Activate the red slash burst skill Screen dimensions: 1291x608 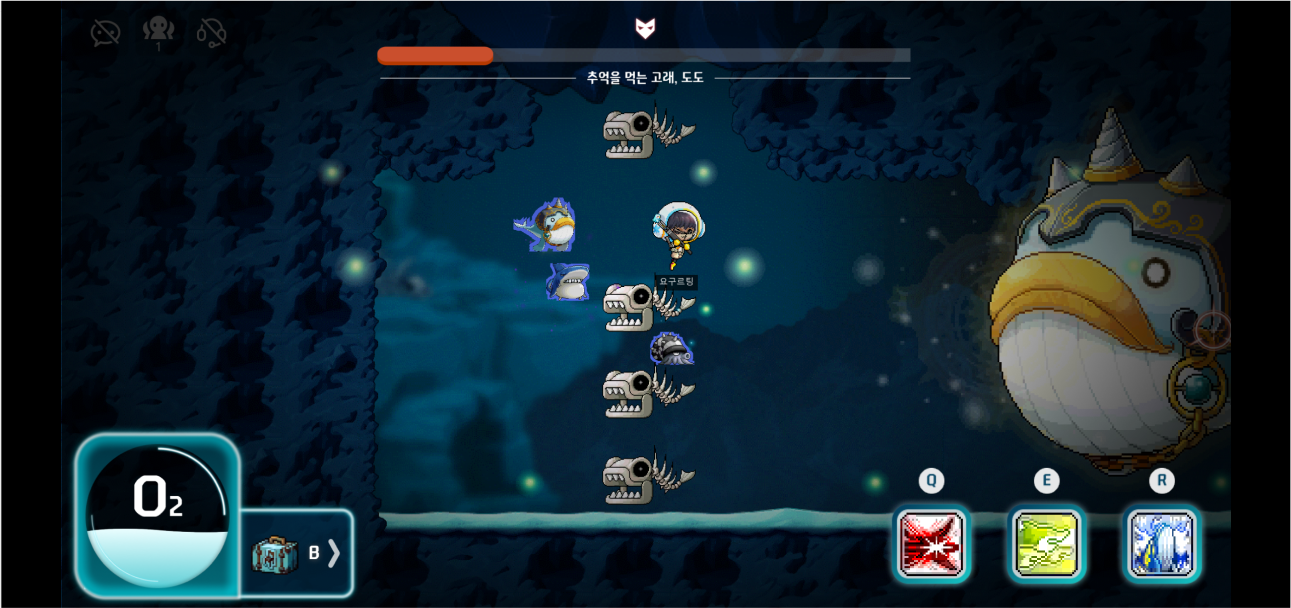(931, 545)
